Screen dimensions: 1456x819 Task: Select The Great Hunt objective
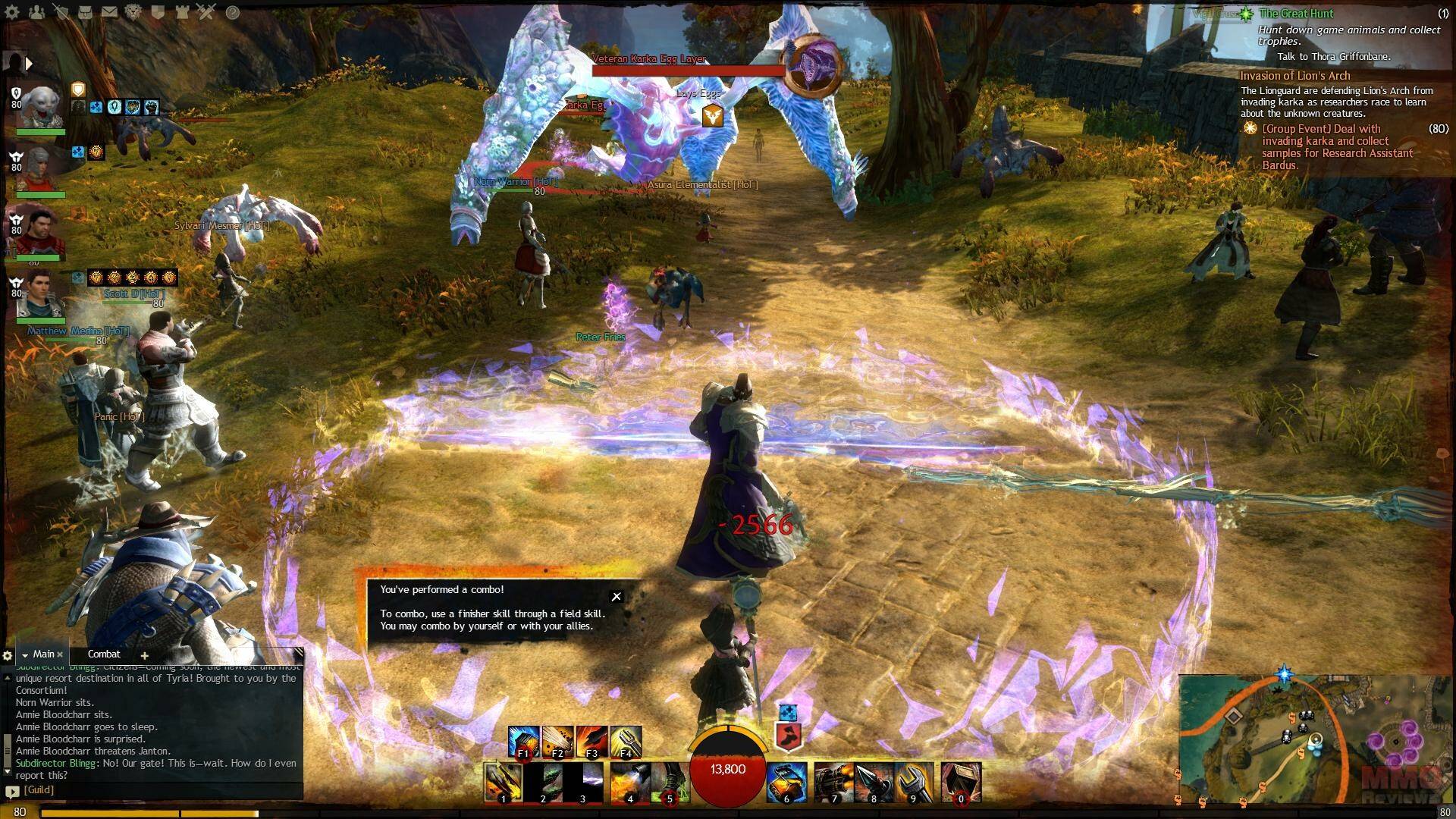pos(1296,14)
